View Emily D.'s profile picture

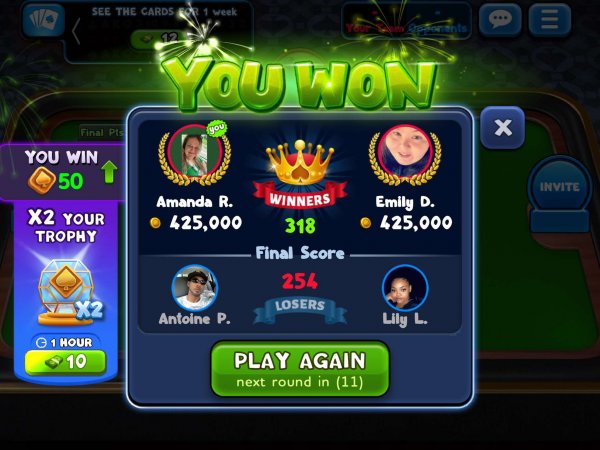click(404, 152)
